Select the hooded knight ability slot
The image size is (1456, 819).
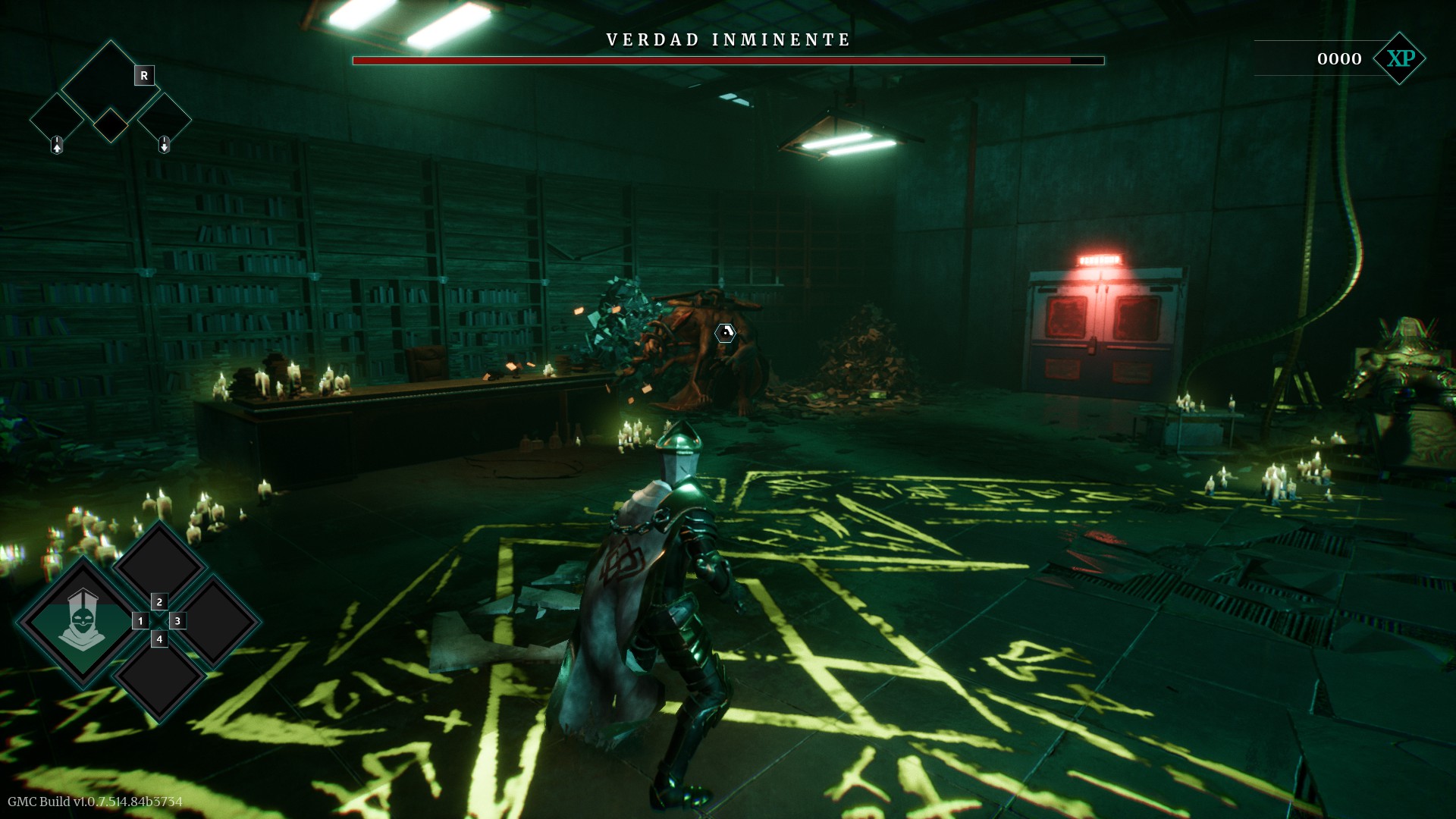(81, 621)
